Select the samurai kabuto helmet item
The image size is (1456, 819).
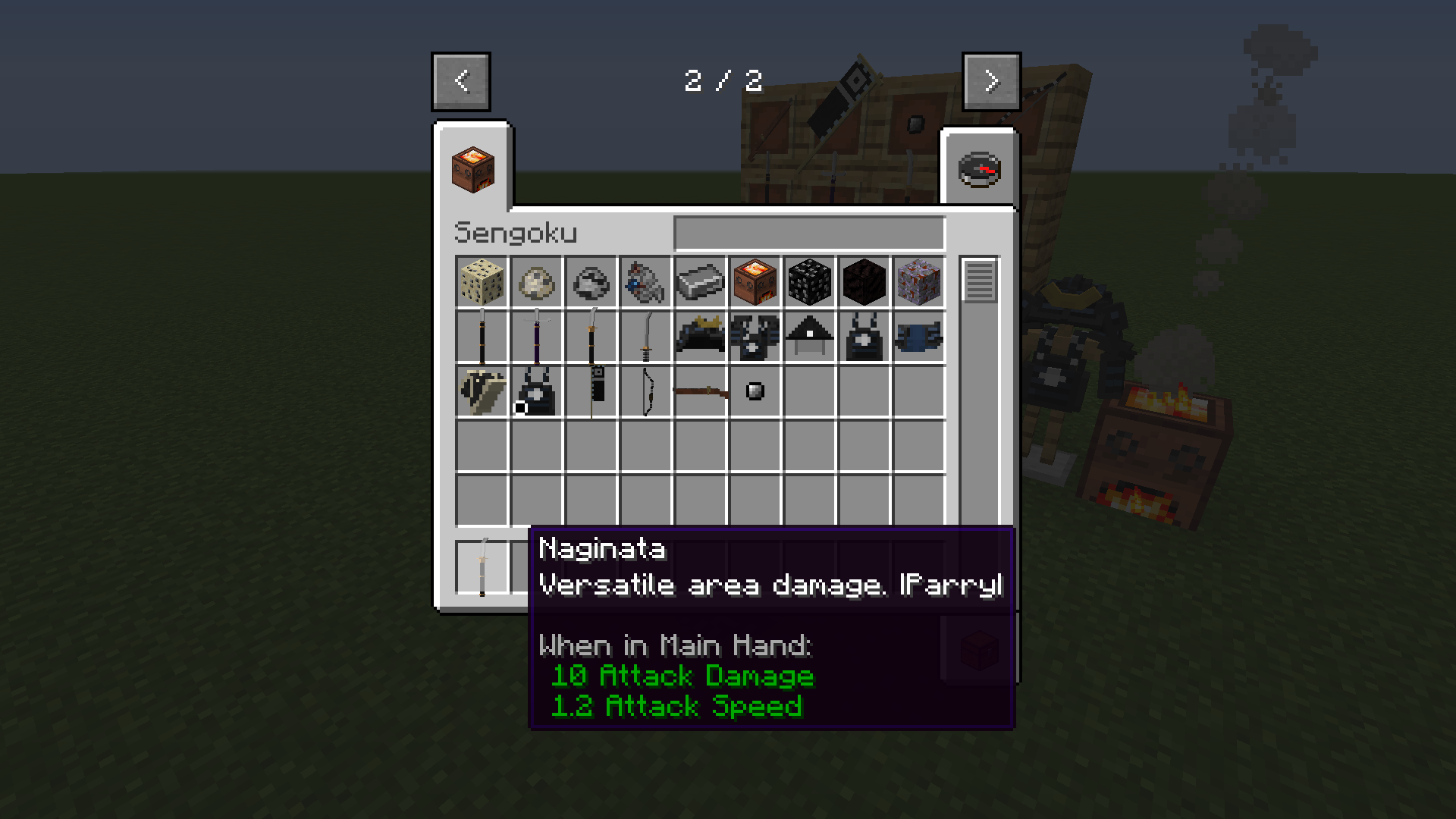(699, 337)
